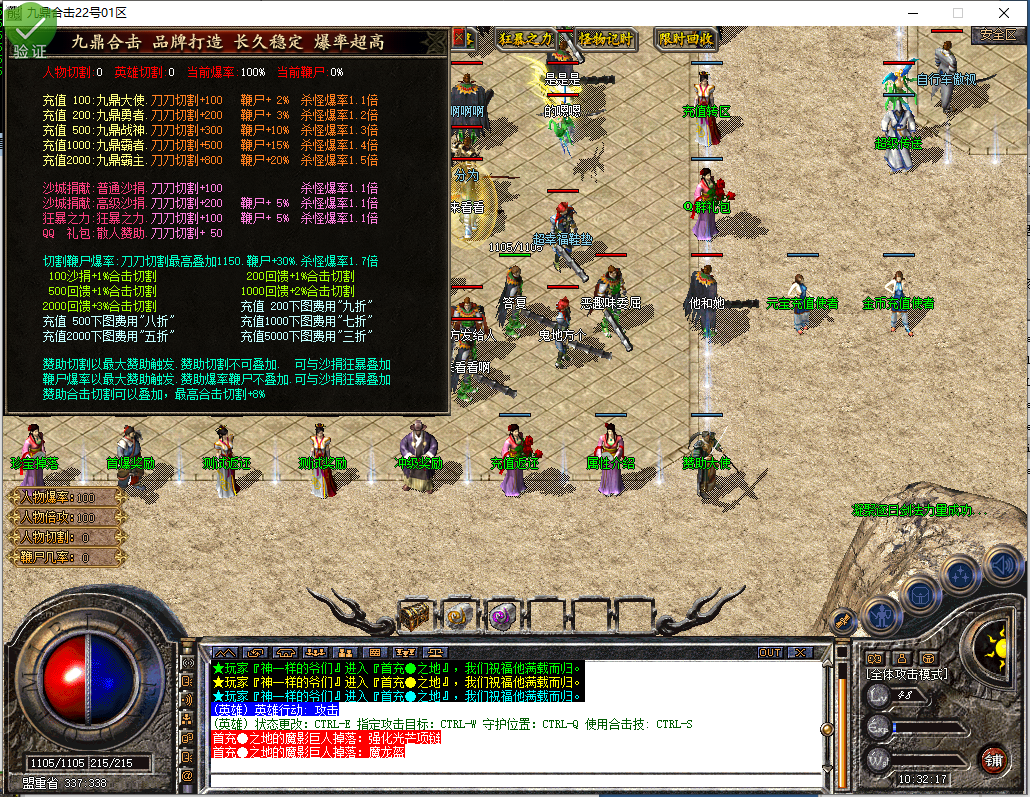Minimize the game window
Viewport: 1030px width, 797px height.
911,13
